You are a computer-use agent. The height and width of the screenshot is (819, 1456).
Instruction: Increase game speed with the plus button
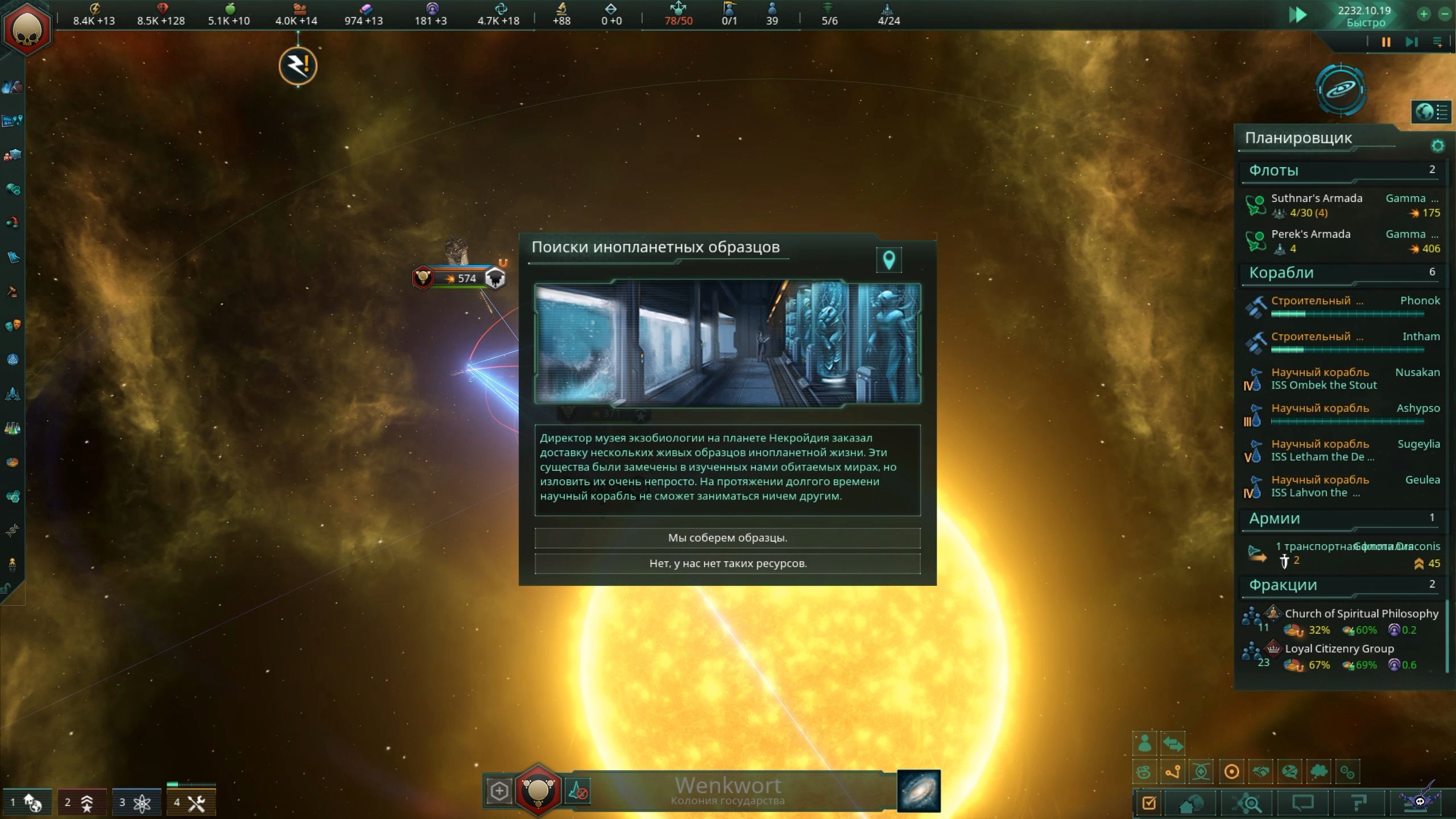[x=1424, y=14]
